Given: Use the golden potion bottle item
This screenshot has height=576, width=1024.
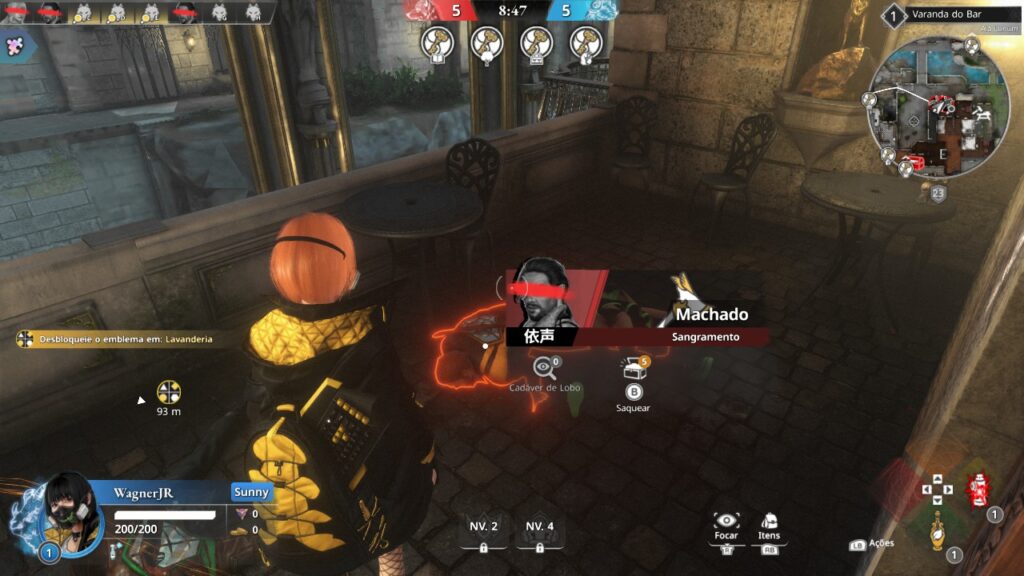Looking at the screenshot, I should click(937, 530).
